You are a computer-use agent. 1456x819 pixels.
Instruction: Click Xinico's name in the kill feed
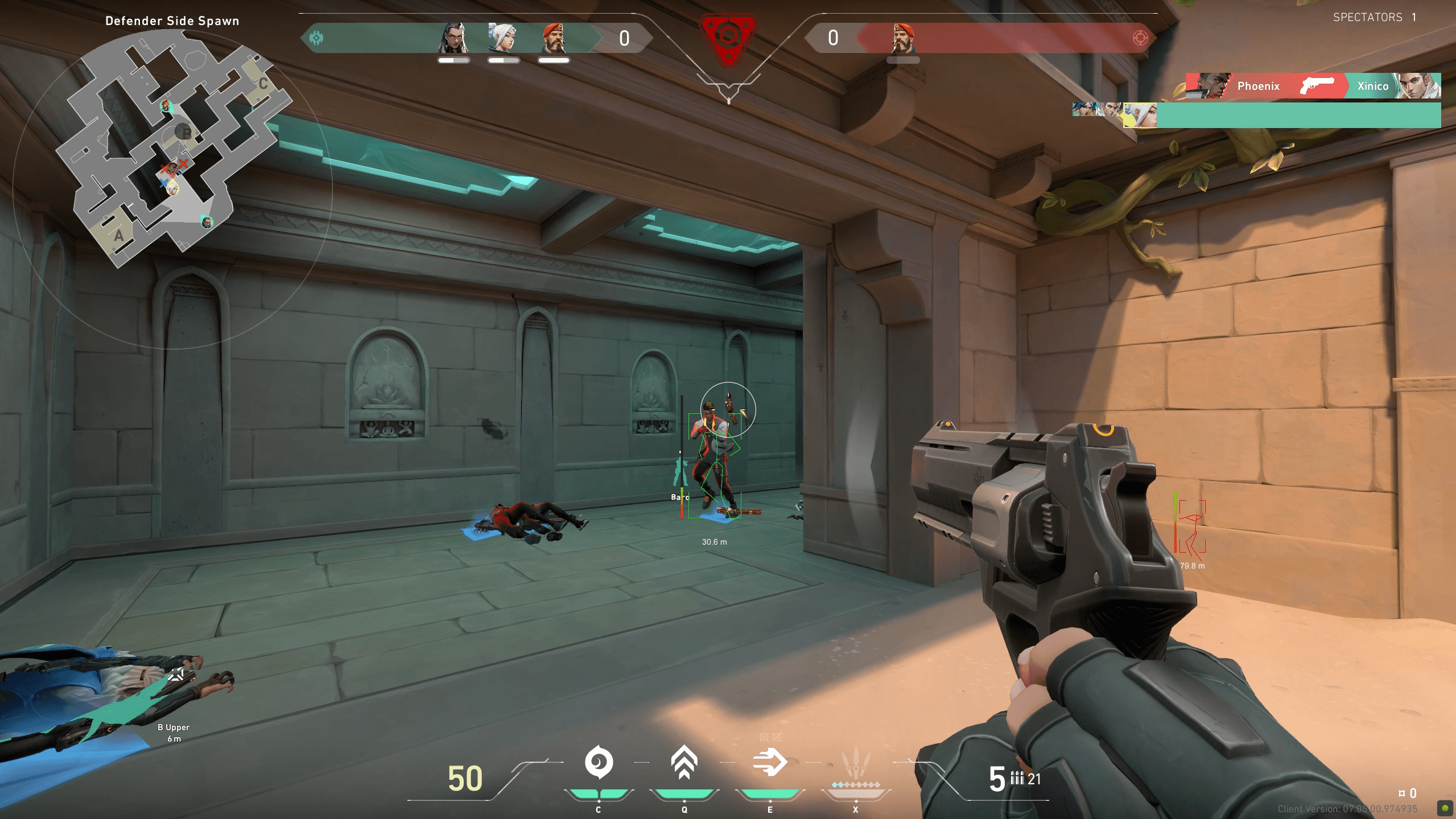click(1374, 86)
